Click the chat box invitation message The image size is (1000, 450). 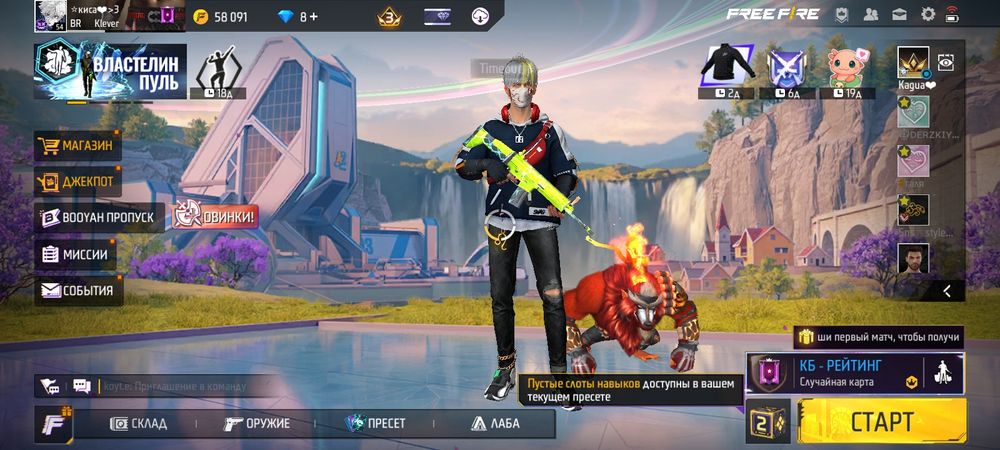pyautogui.click(x=175, y=386)
